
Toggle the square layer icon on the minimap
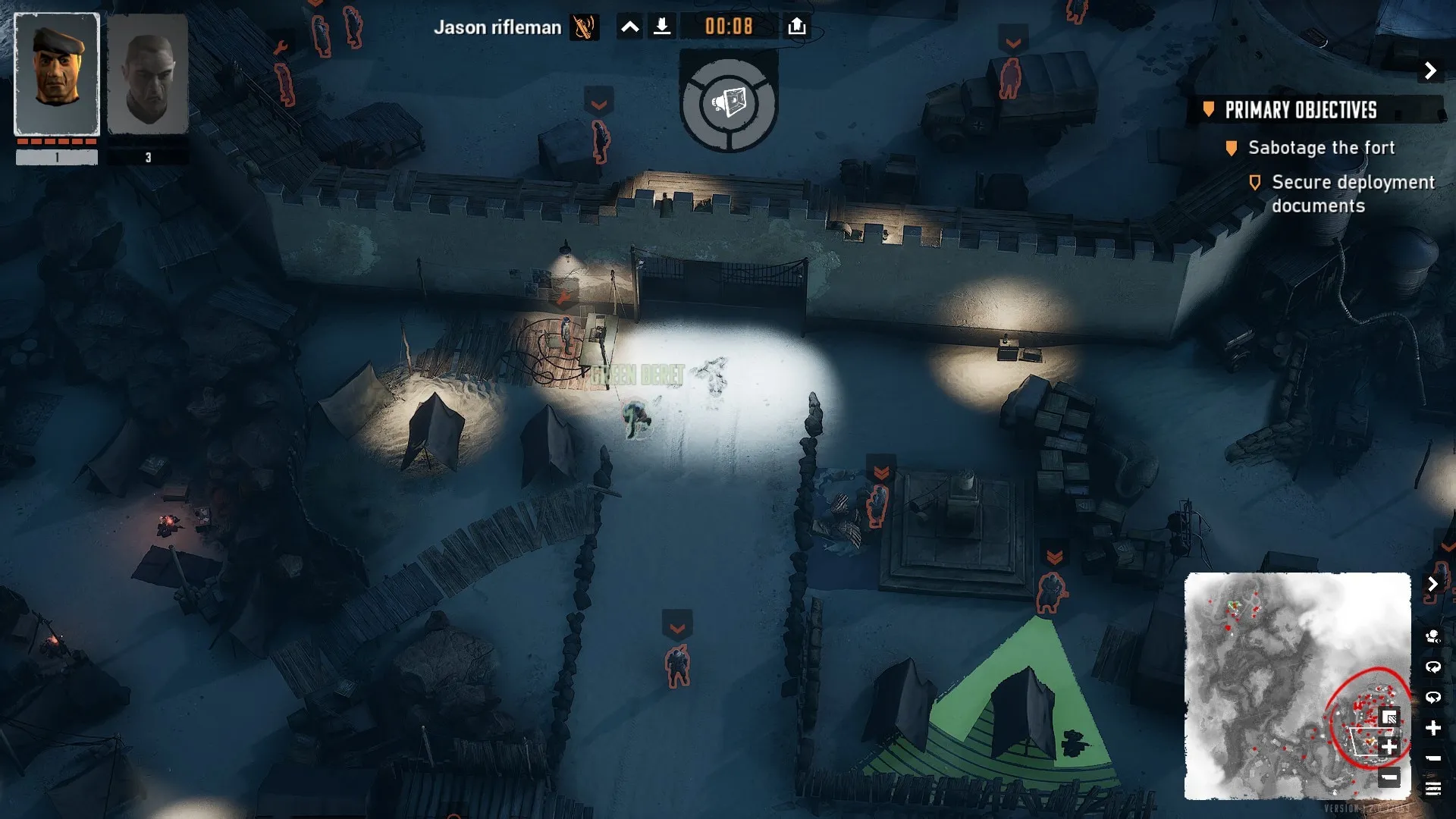point(1389,717)
